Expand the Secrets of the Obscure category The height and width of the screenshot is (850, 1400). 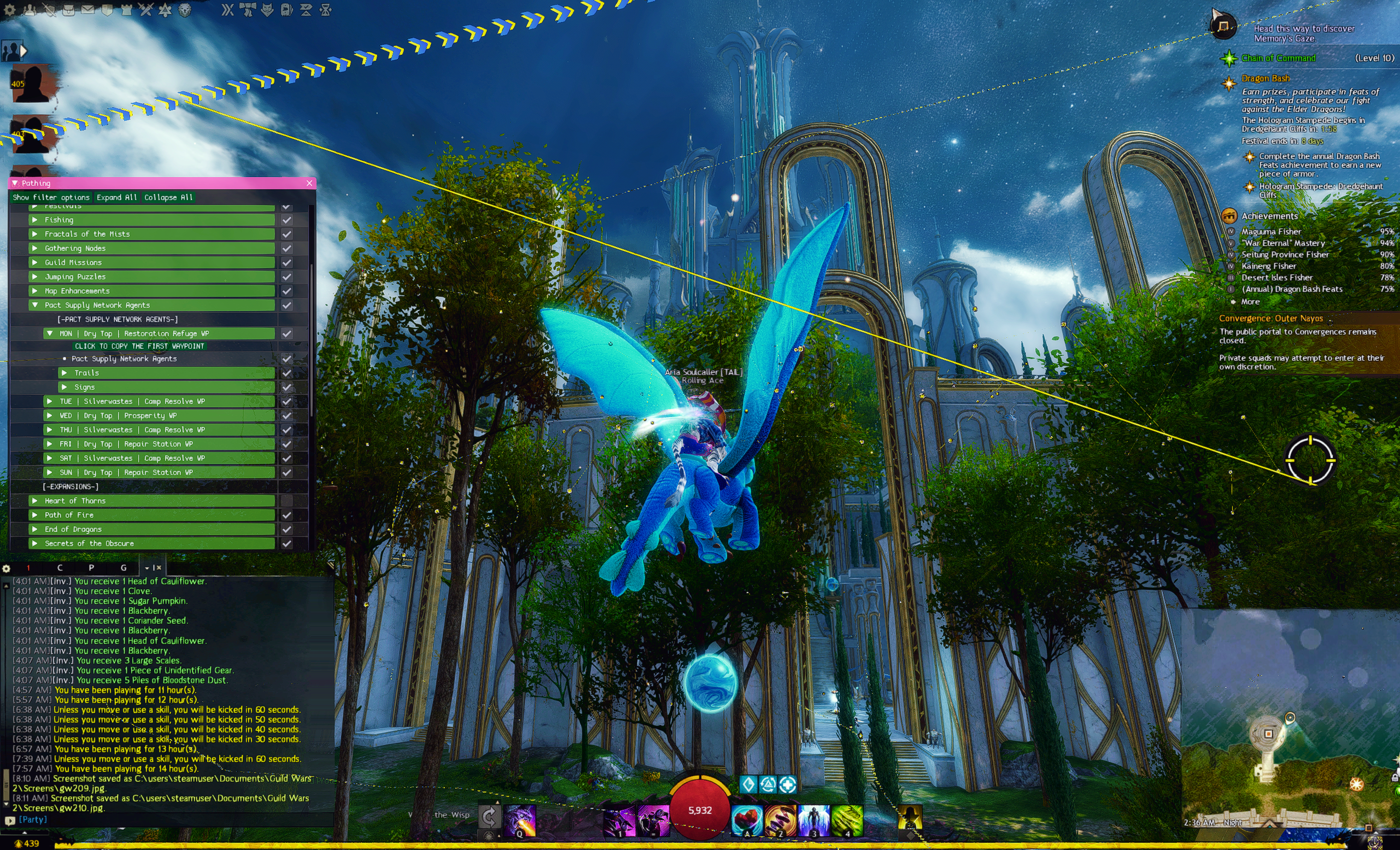point(34,543)
